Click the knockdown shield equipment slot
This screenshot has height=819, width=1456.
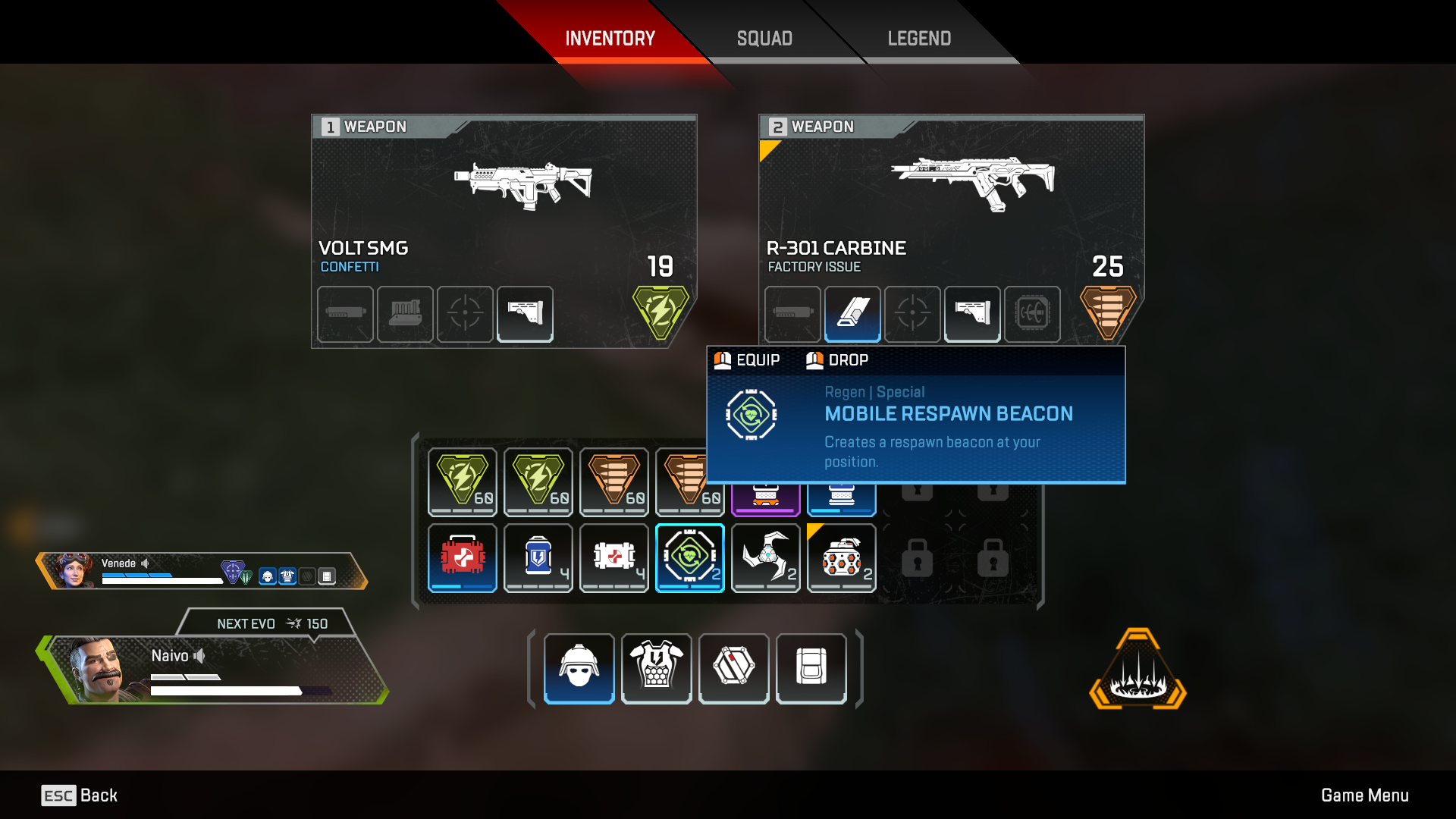pyautogui.click(x=733, y=668)
